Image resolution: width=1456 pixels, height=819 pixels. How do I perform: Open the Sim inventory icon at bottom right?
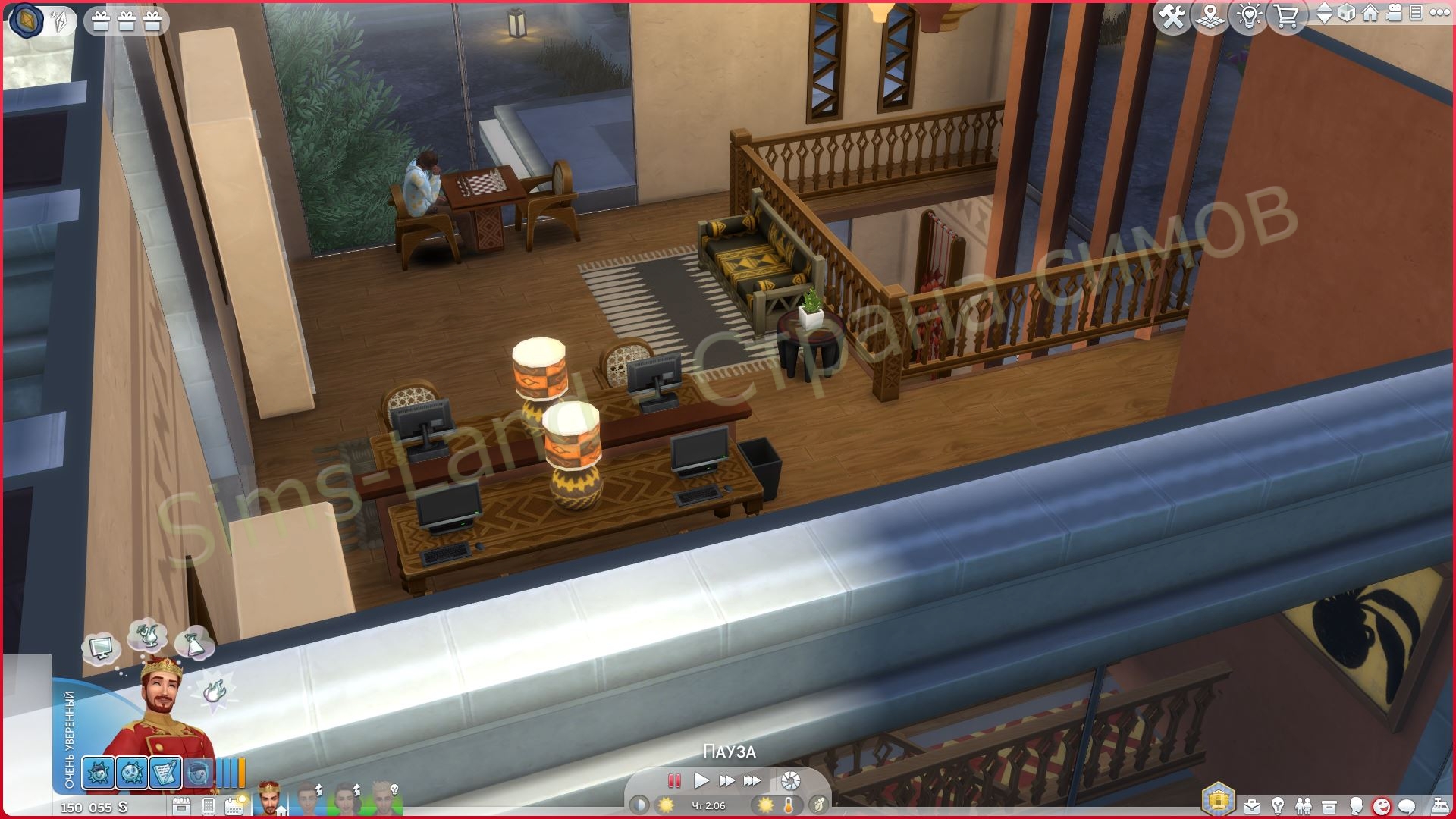pyautogui.click(x=1330, y=805)
